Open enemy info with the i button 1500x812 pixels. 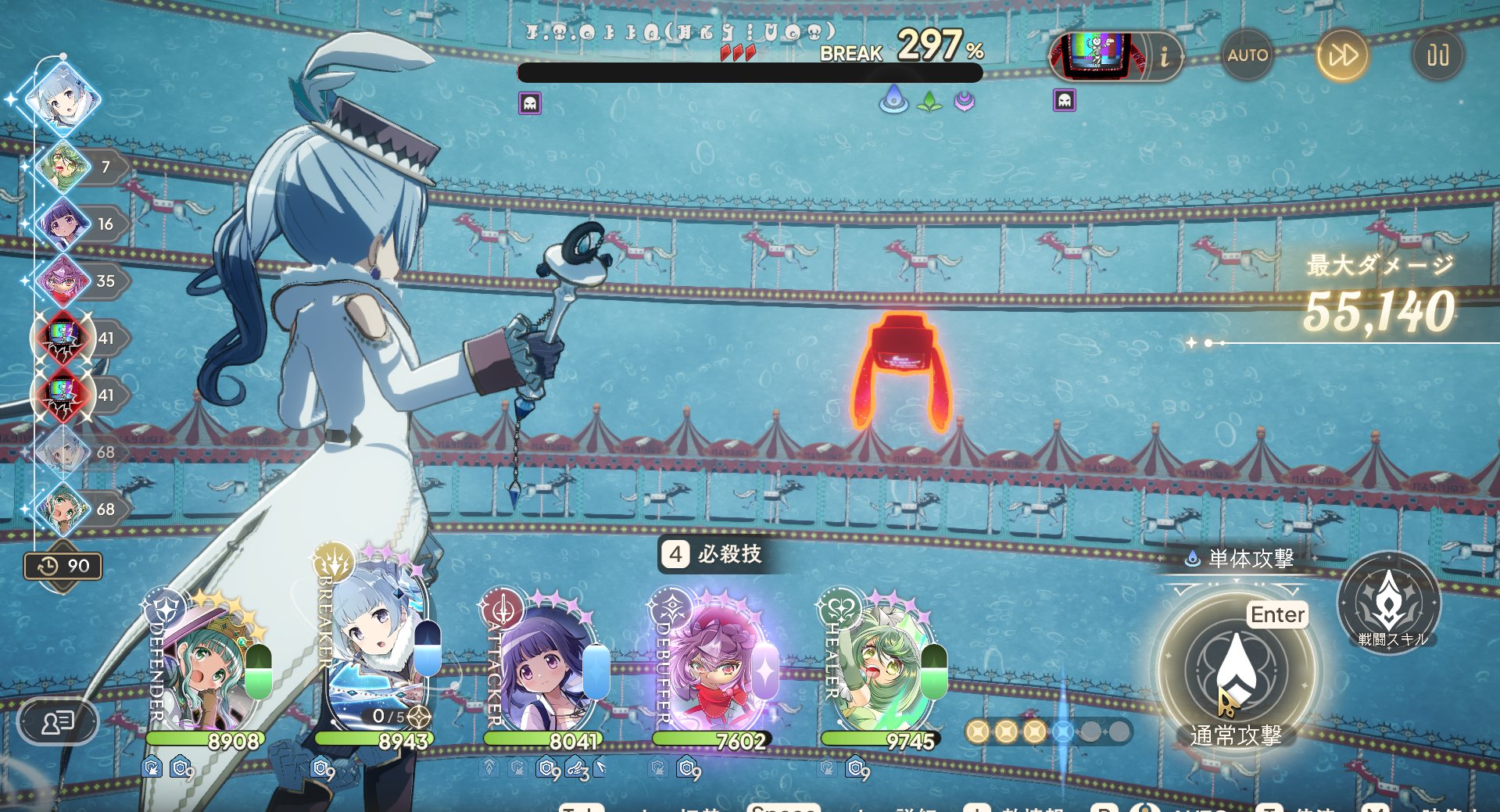[1164, 56]
